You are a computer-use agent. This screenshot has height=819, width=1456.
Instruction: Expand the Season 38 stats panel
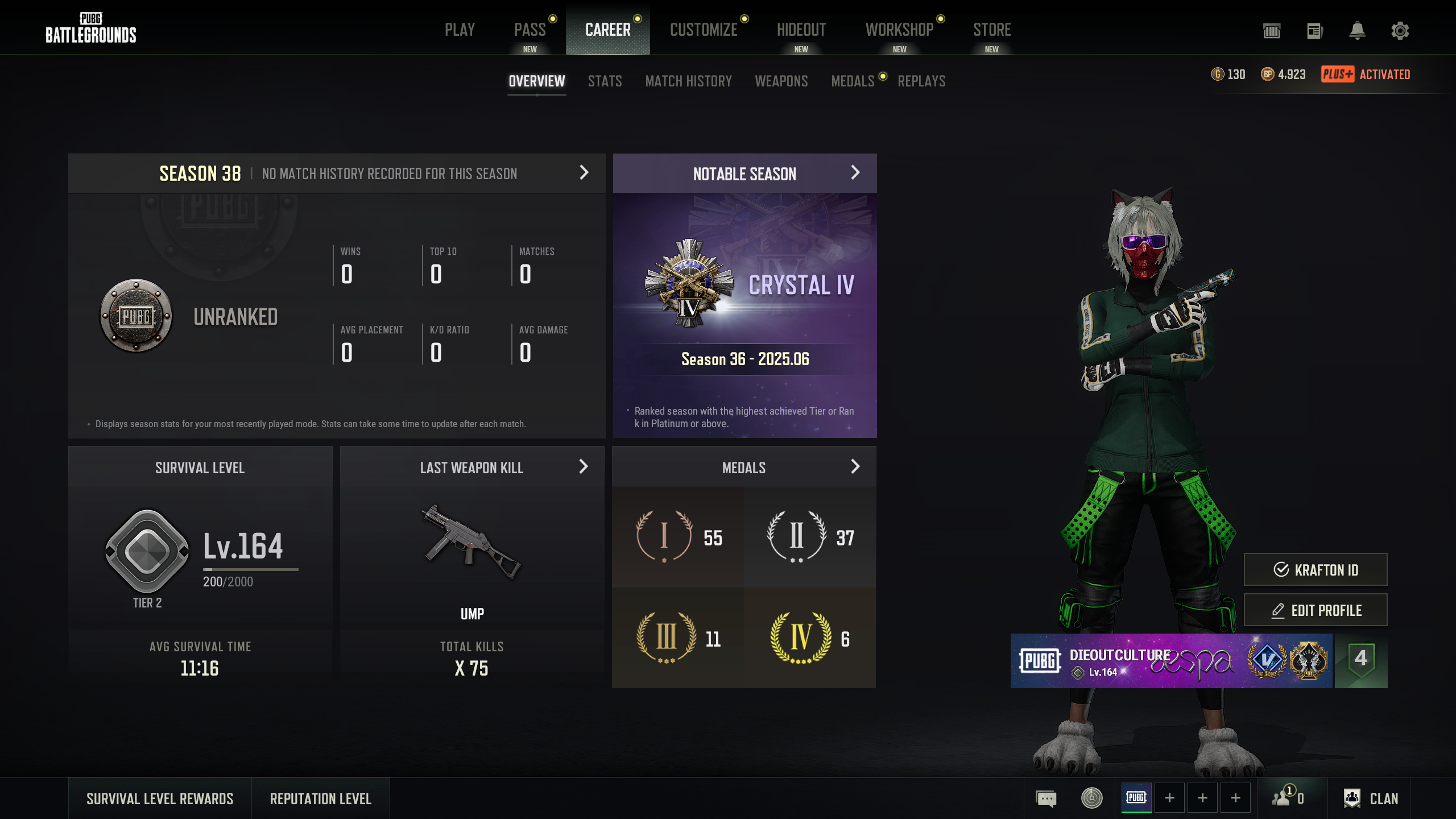[x=584, y=173]
